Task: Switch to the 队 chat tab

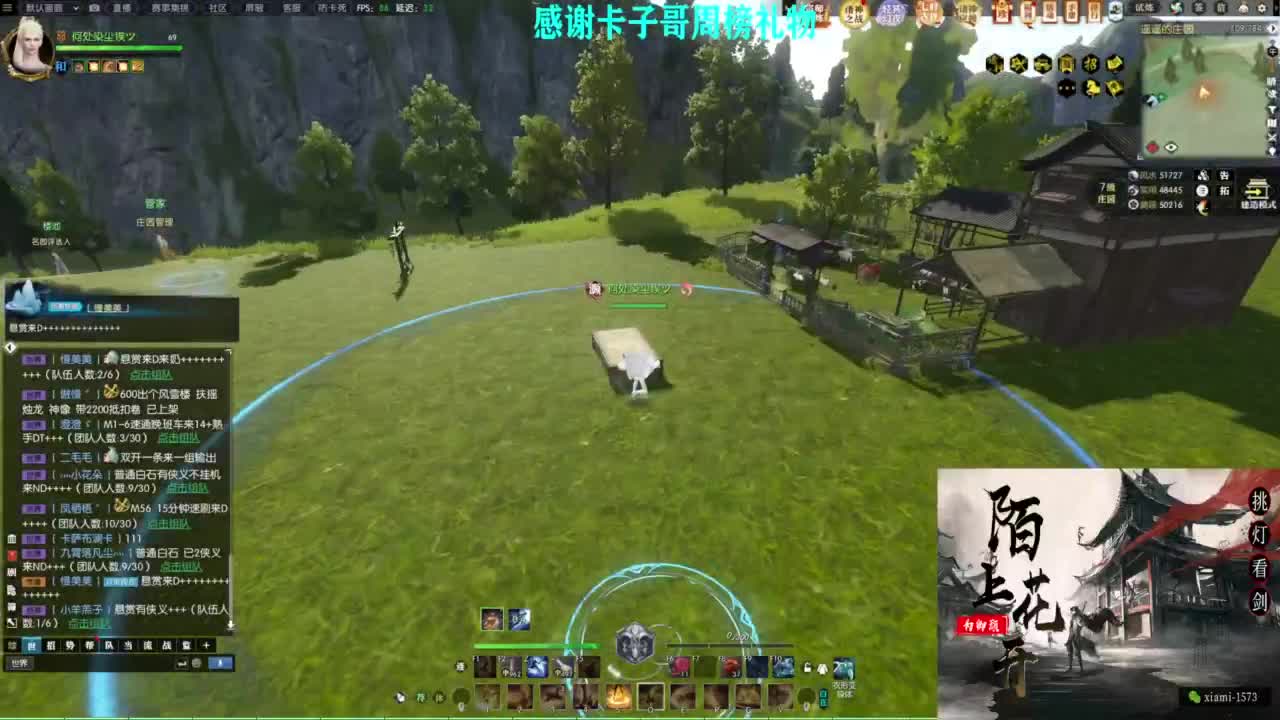Action: [x=108, y=645]
